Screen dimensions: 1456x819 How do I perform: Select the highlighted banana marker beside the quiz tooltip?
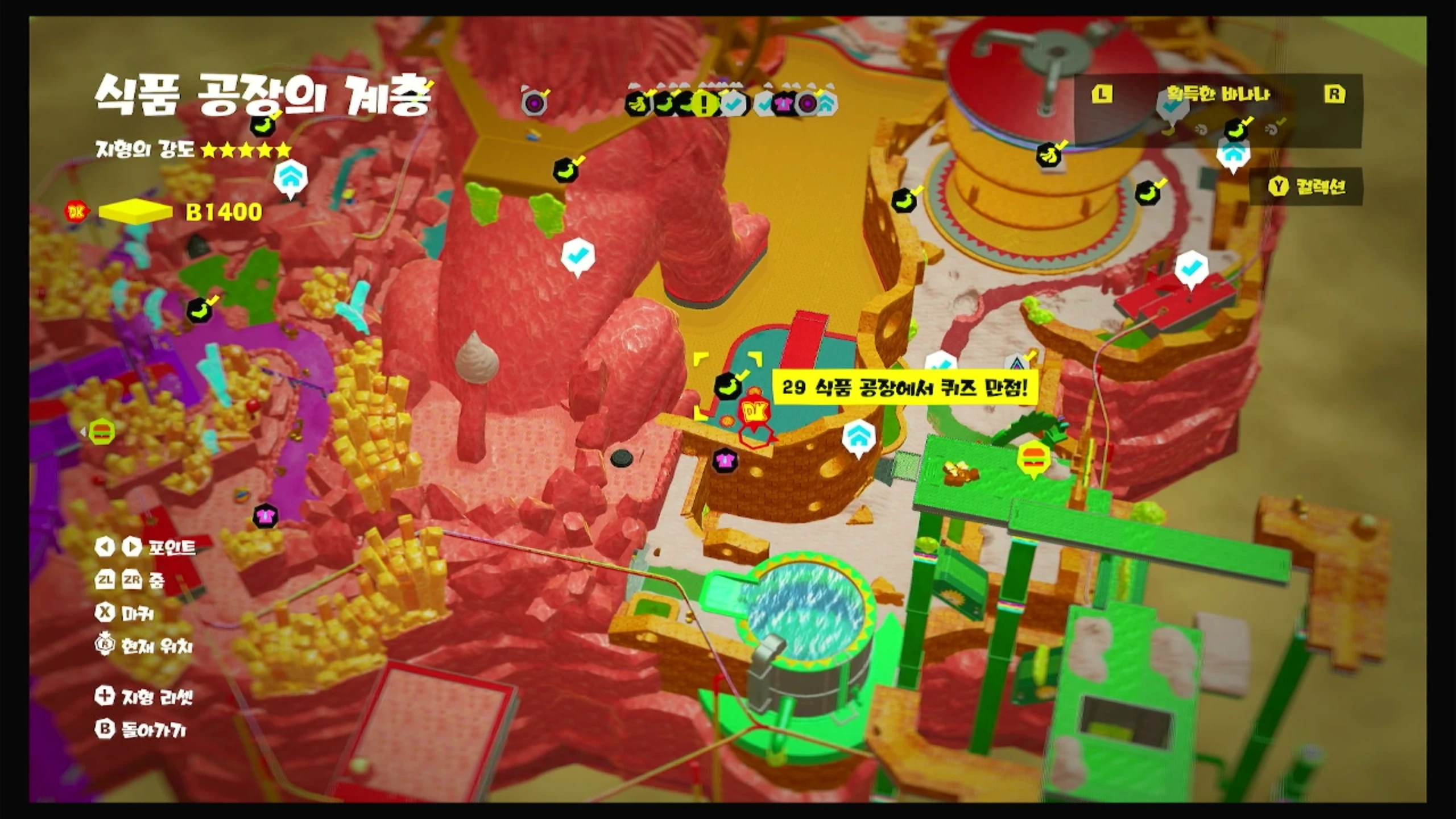click(729, 387)
